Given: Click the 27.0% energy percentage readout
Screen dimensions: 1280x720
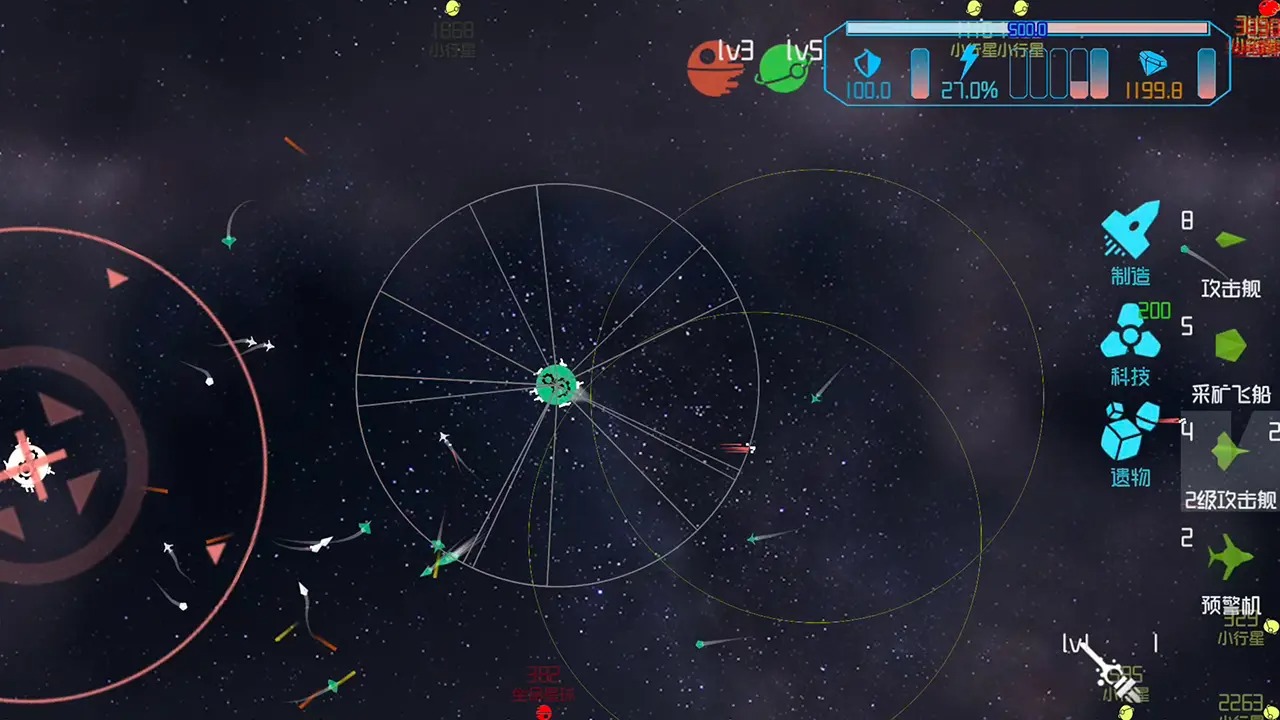Looking at the screenshot, I should point(969,91).
